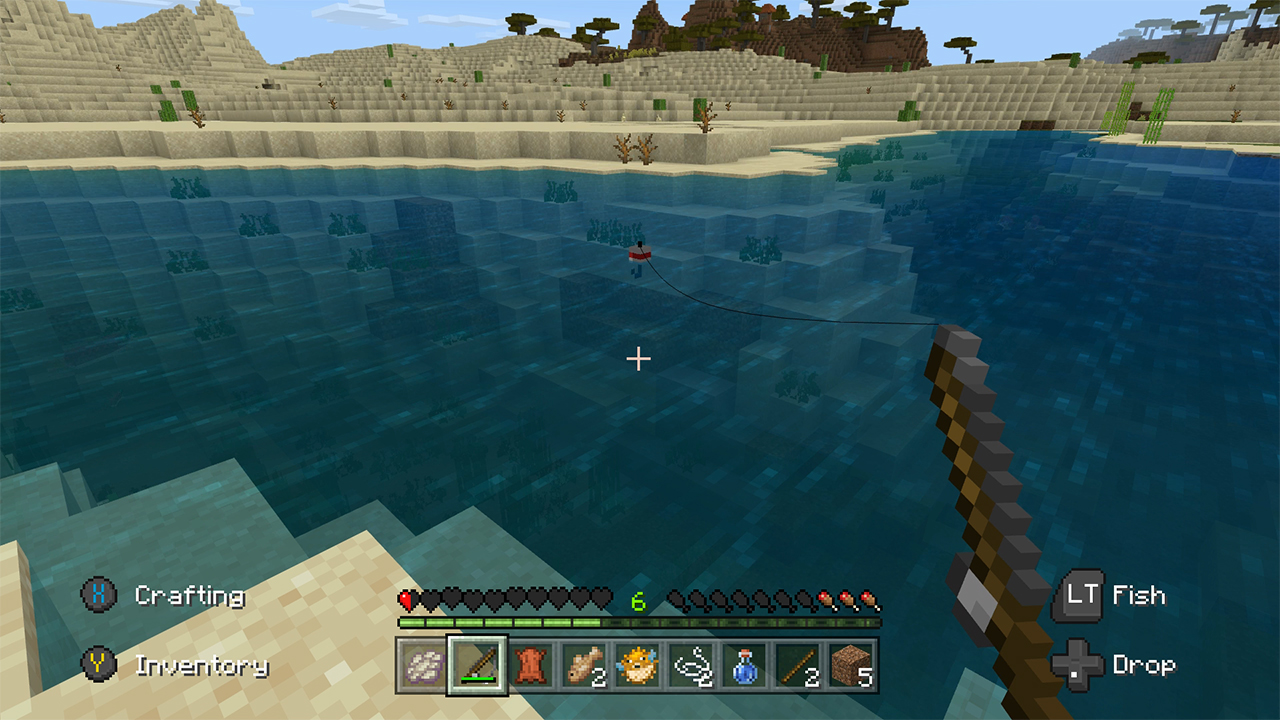Click the Fish action label
Image resolution: width=1280 pixels, height=720 pixels.
1140,596
